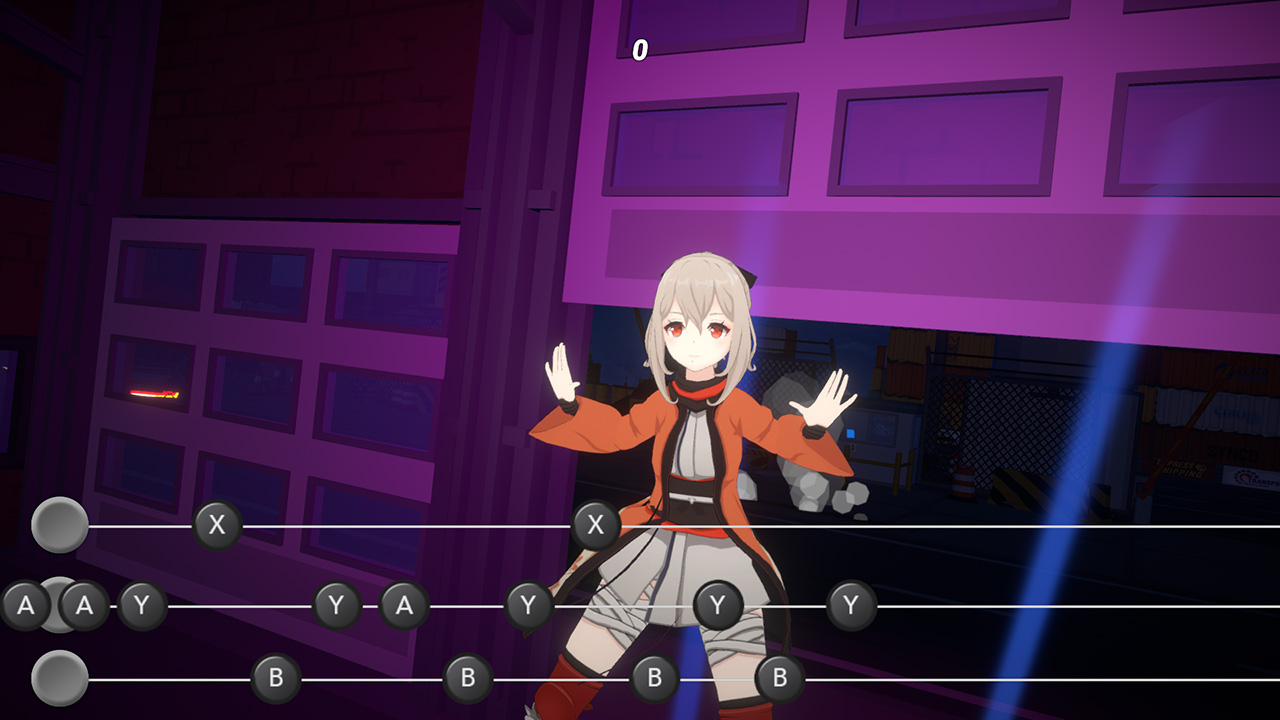Screen dimensions: 1280x720
Task: Hit the first Y note after the A notes
Action: tap(141, 605)
